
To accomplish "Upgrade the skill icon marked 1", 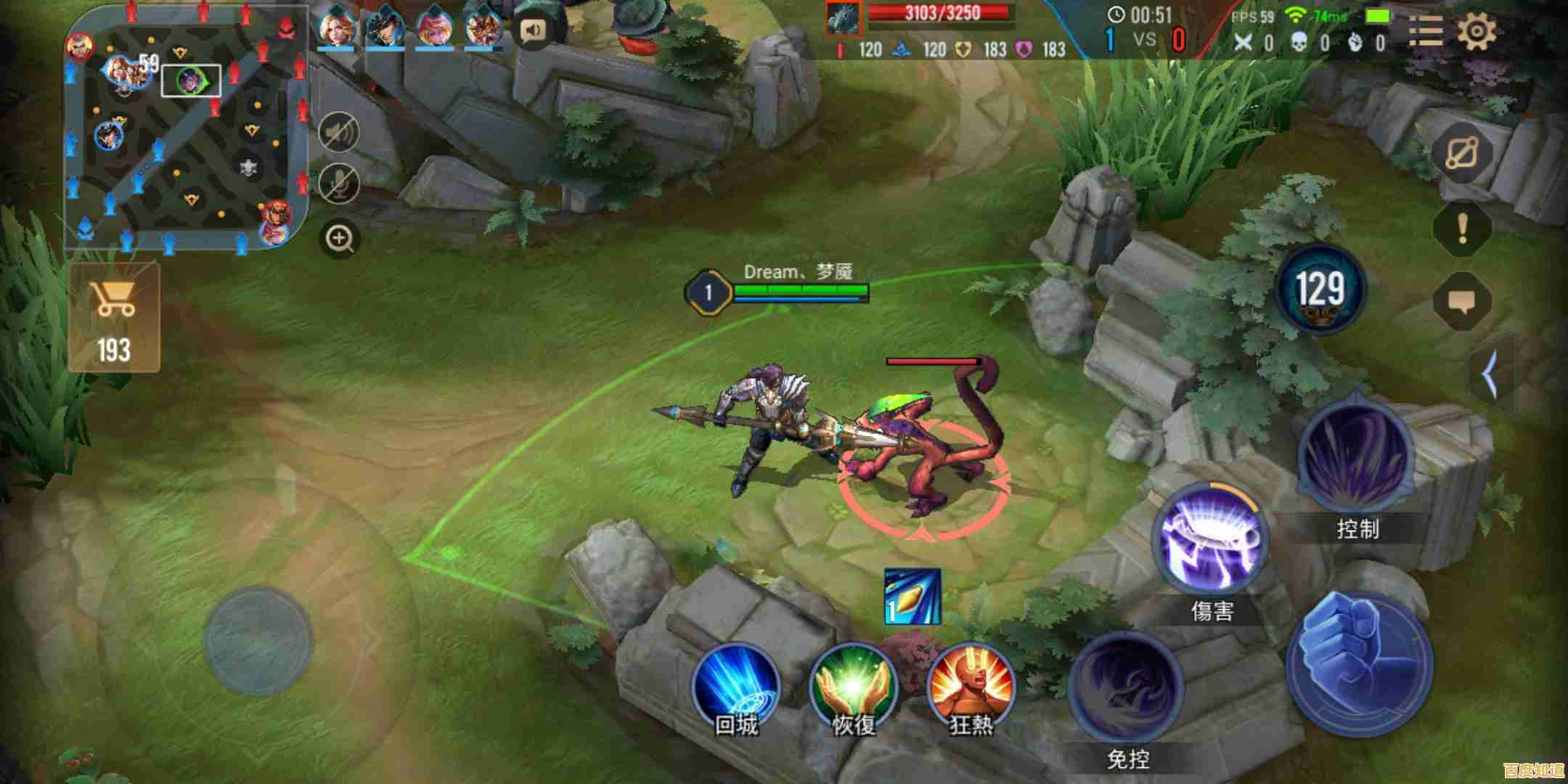I will [x=912, y=597].
